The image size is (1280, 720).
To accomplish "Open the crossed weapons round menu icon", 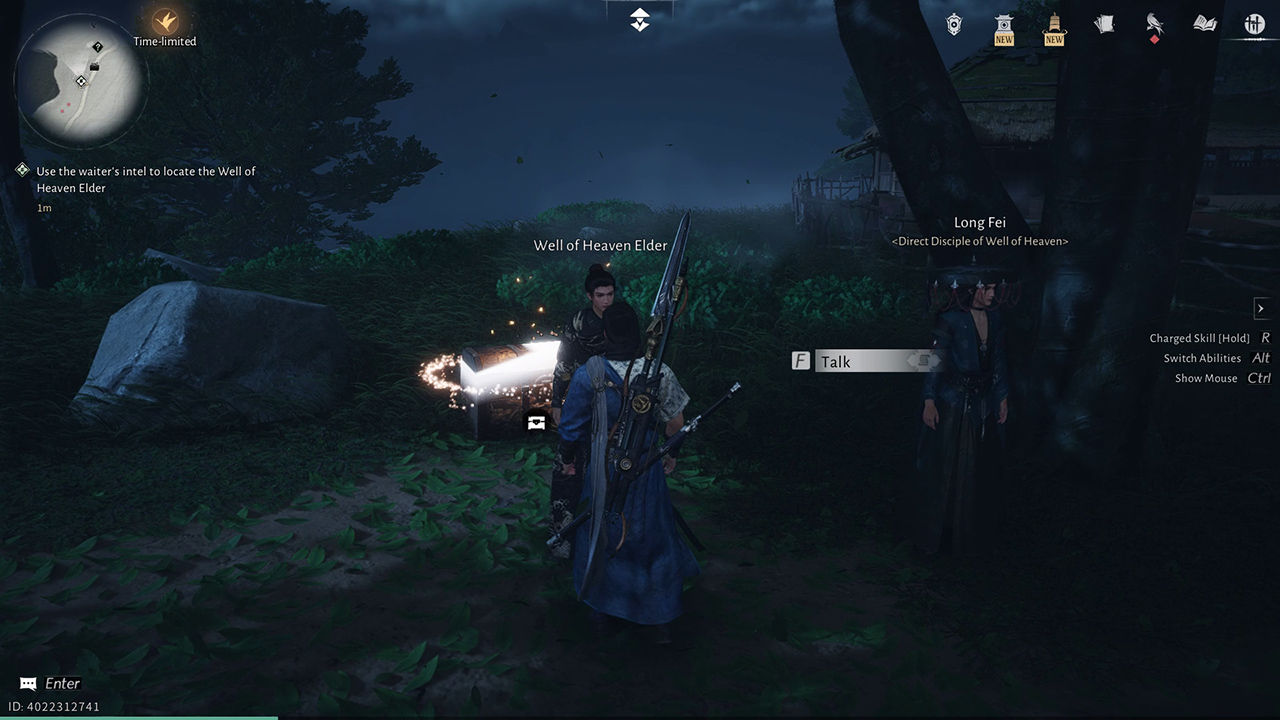I will (1254, 24).
